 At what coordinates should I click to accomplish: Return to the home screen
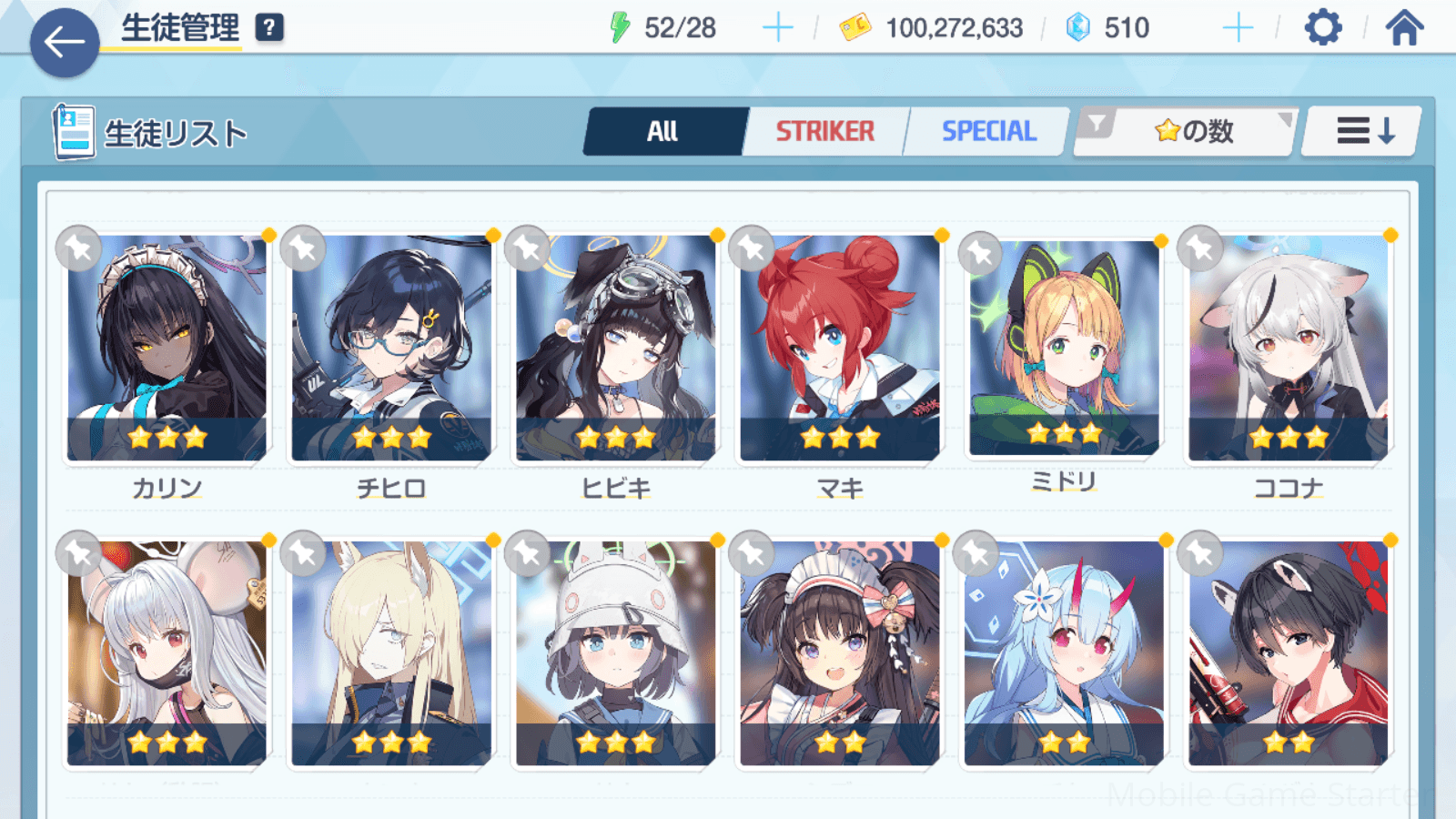coord(1404,28)
